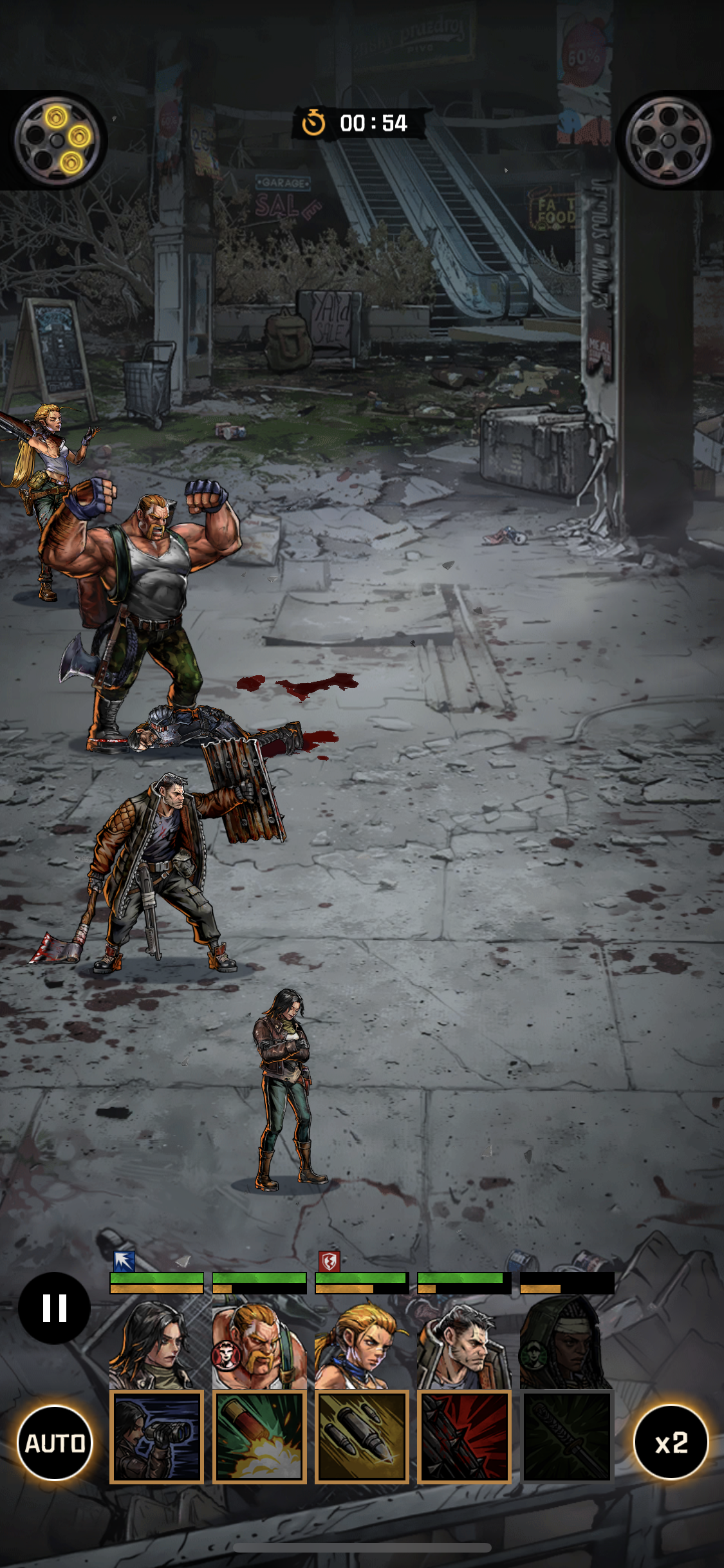Click the loaded yellow revolver cylinder
The height and width of the screenshot is (1568, 724).
pyautogui.click(x=57, y=140)
